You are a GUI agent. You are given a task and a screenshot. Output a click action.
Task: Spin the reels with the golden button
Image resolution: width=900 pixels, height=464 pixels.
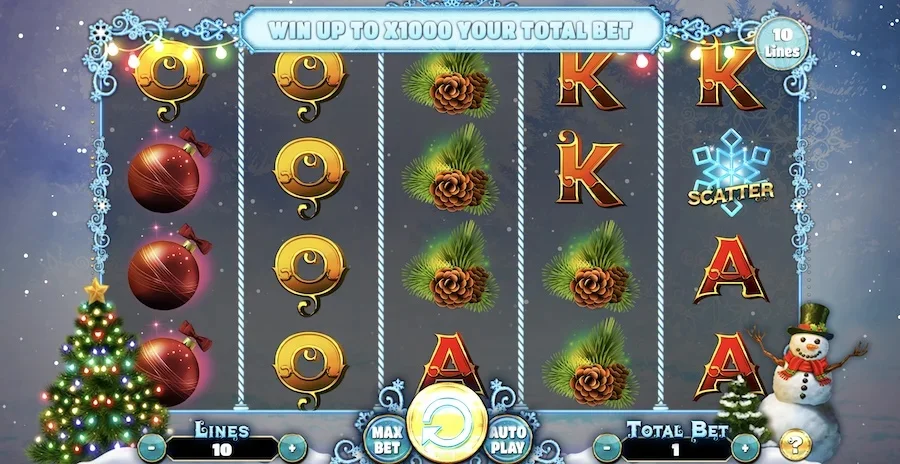(x=447, y=427)
